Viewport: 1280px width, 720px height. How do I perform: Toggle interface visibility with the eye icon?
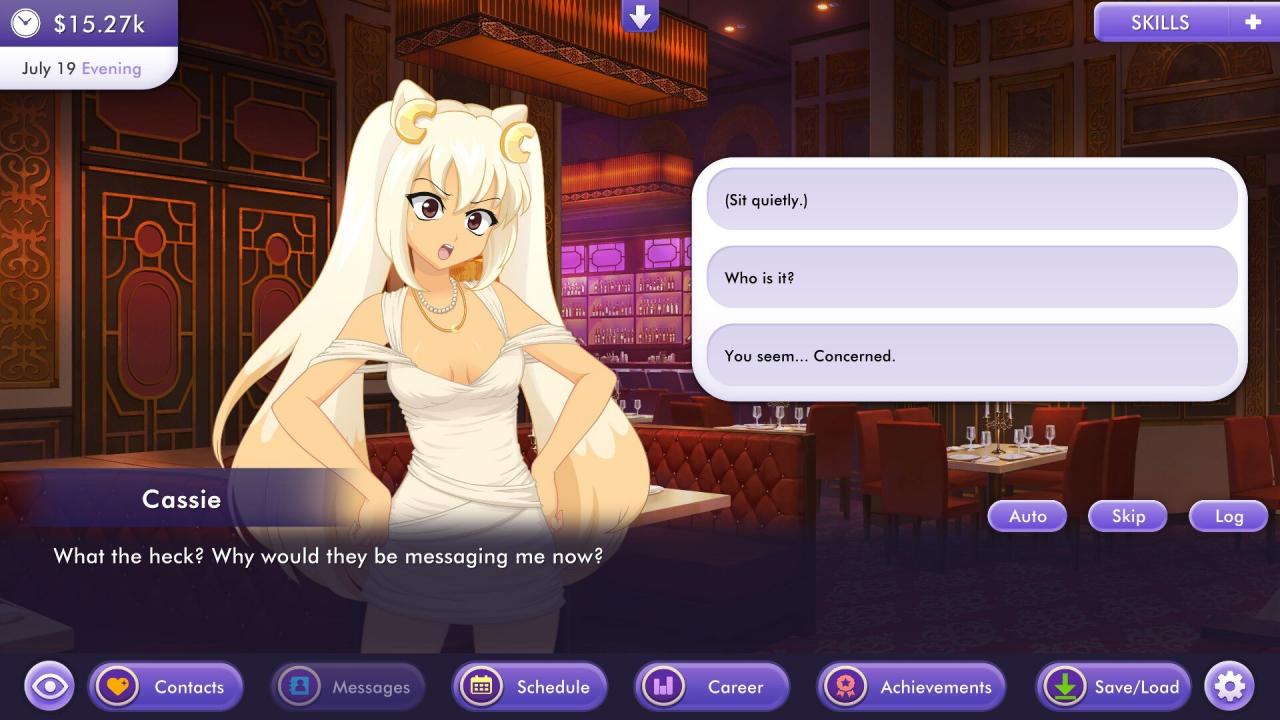click(50, 687)
